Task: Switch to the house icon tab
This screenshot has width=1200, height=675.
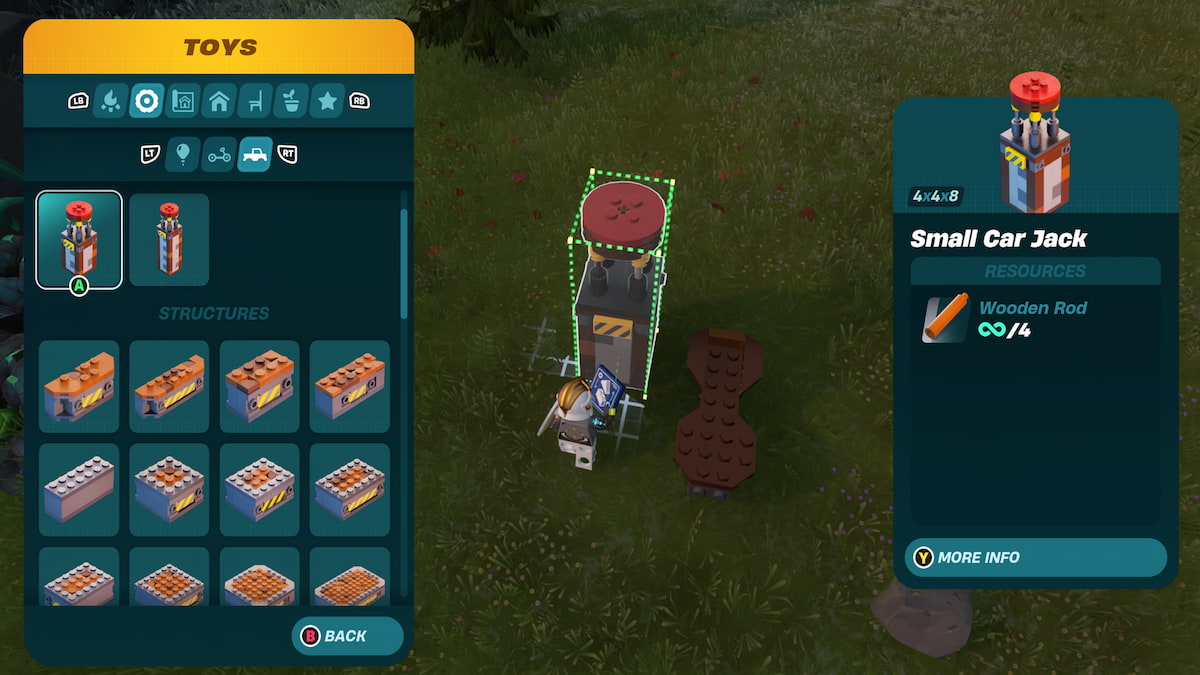Action: (219, 101)
